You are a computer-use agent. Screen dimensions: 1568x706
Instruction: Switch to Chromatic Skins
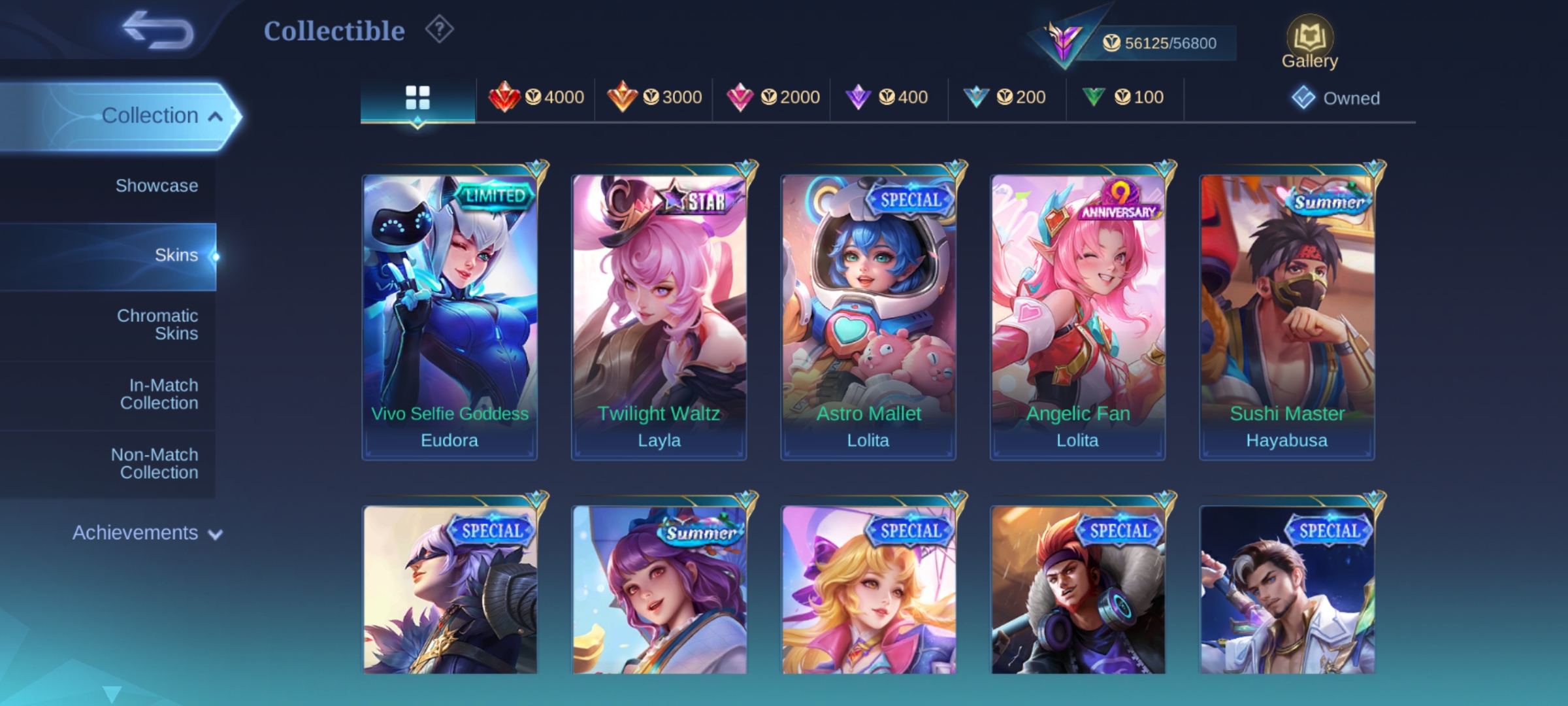click(157, 324)
